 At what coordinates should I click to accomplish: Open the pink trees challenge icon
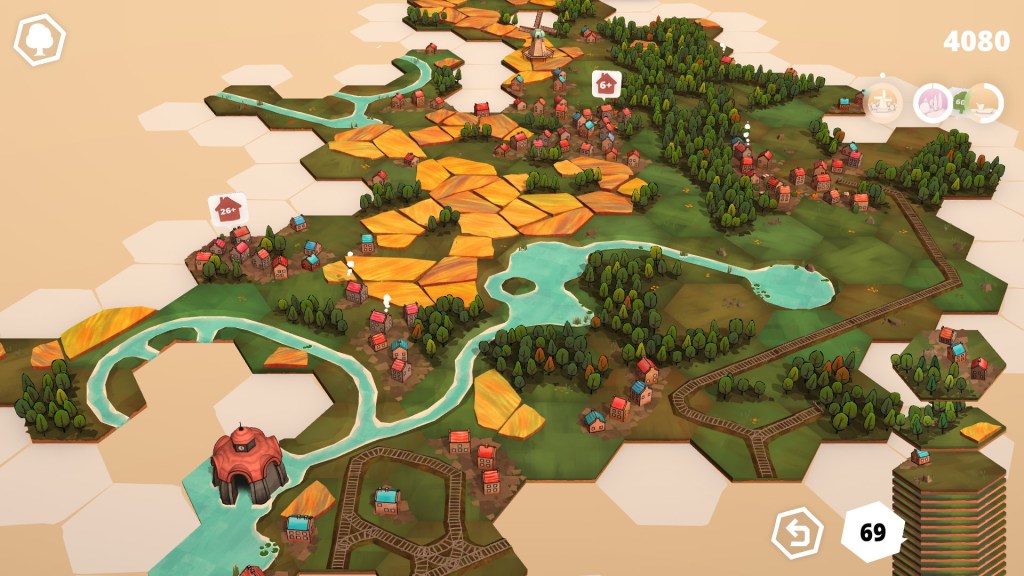[933, 103]
